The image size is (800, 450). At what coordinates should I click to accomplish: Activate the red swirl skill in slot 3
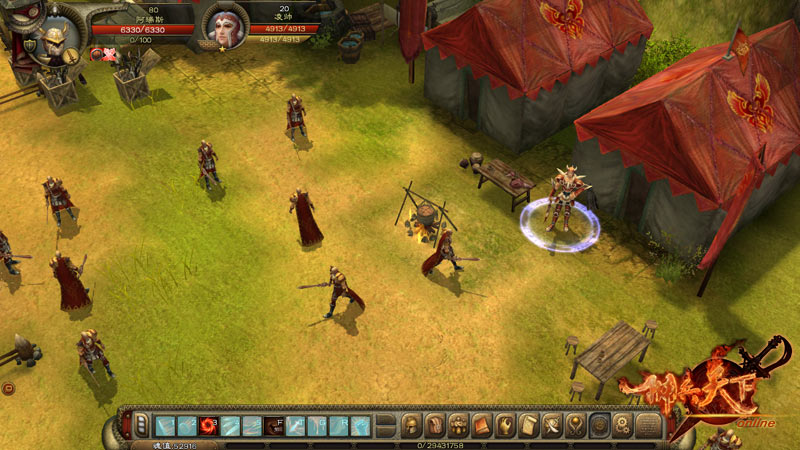coord(209,426)
